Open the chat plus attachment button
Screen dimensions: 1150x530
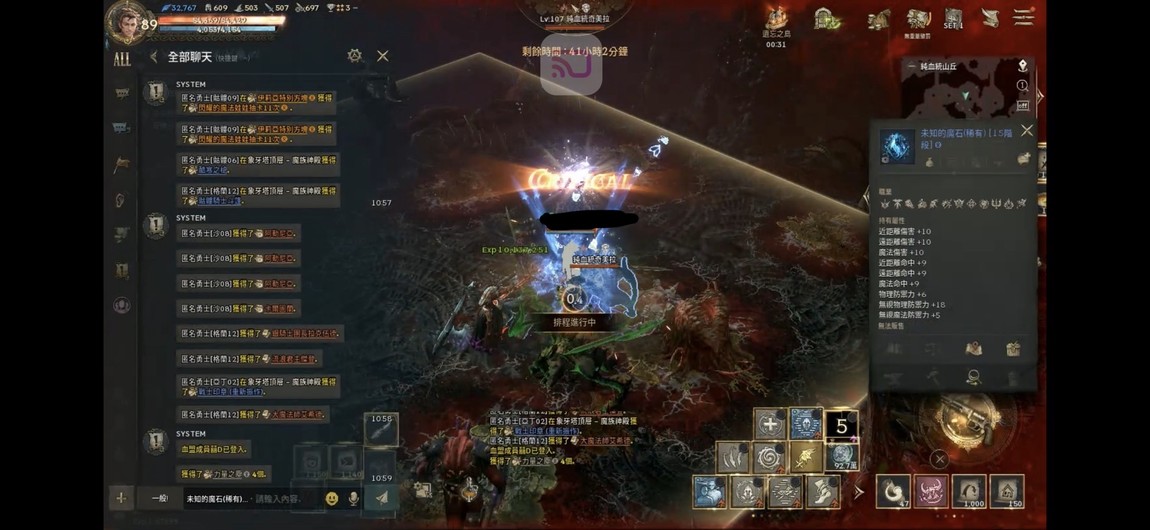(x=121, y=498)
